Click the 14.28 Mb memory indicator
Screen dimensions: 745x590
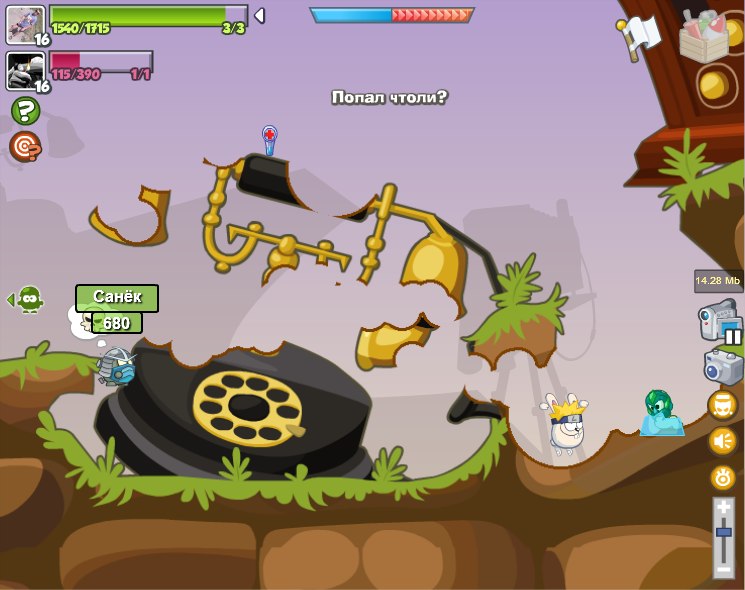pyautogui.click(x=718, y=281)
